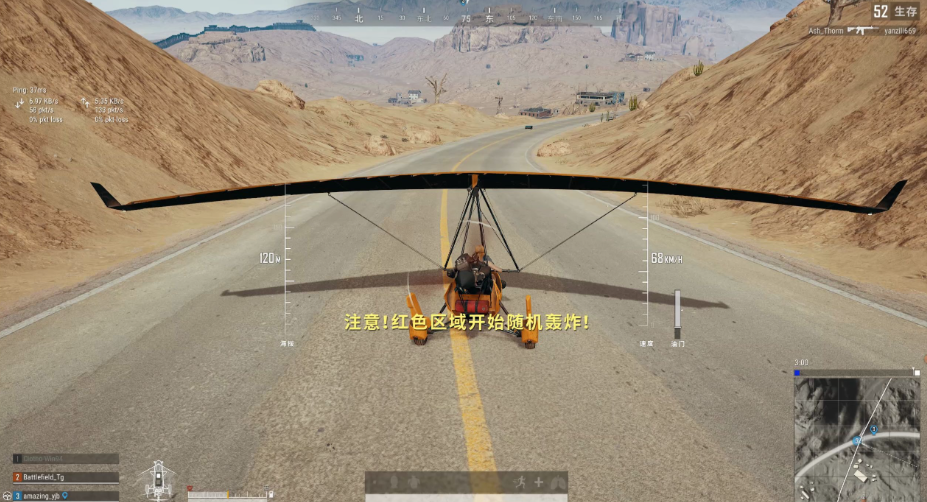
Task: Click the helmet equipment icon
Action: (x=393, y=482)
